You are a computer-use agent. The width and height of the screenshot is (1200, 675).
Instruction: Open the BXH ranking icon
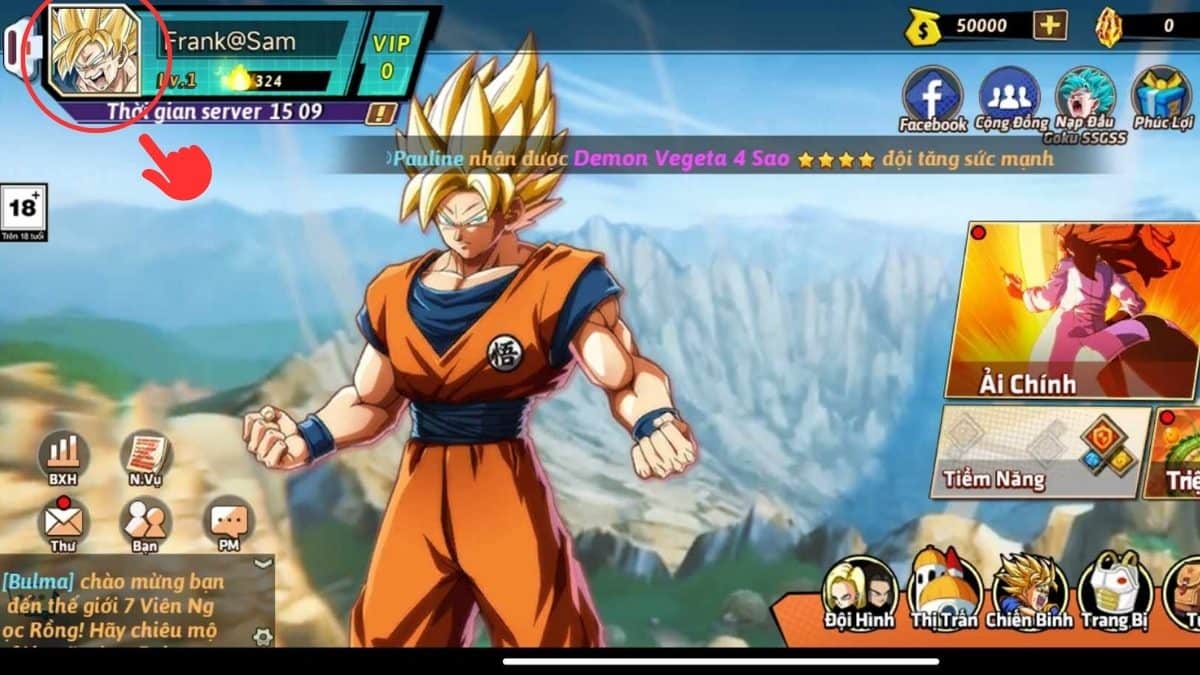click(63, 457)
